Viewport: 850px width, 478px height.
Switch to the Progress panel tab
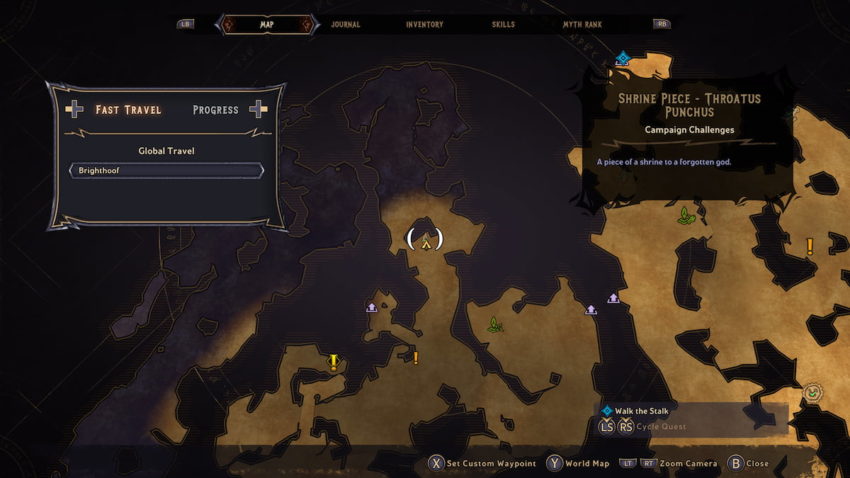click(215, 110)
